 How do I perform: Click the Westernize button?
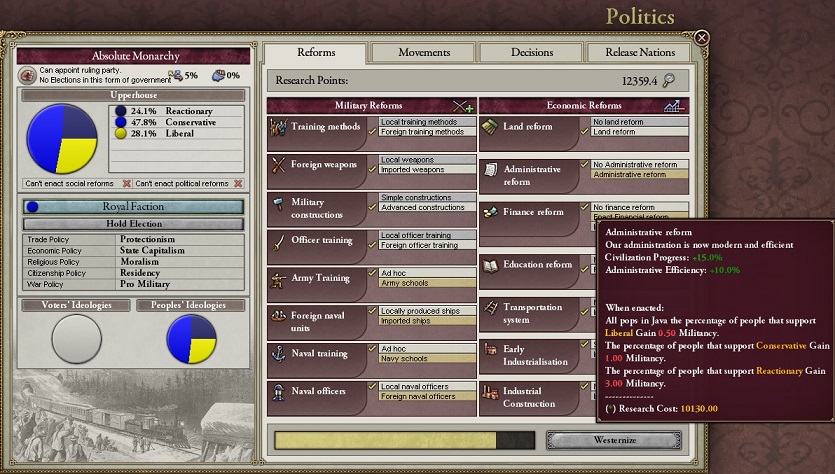[614, 440]
